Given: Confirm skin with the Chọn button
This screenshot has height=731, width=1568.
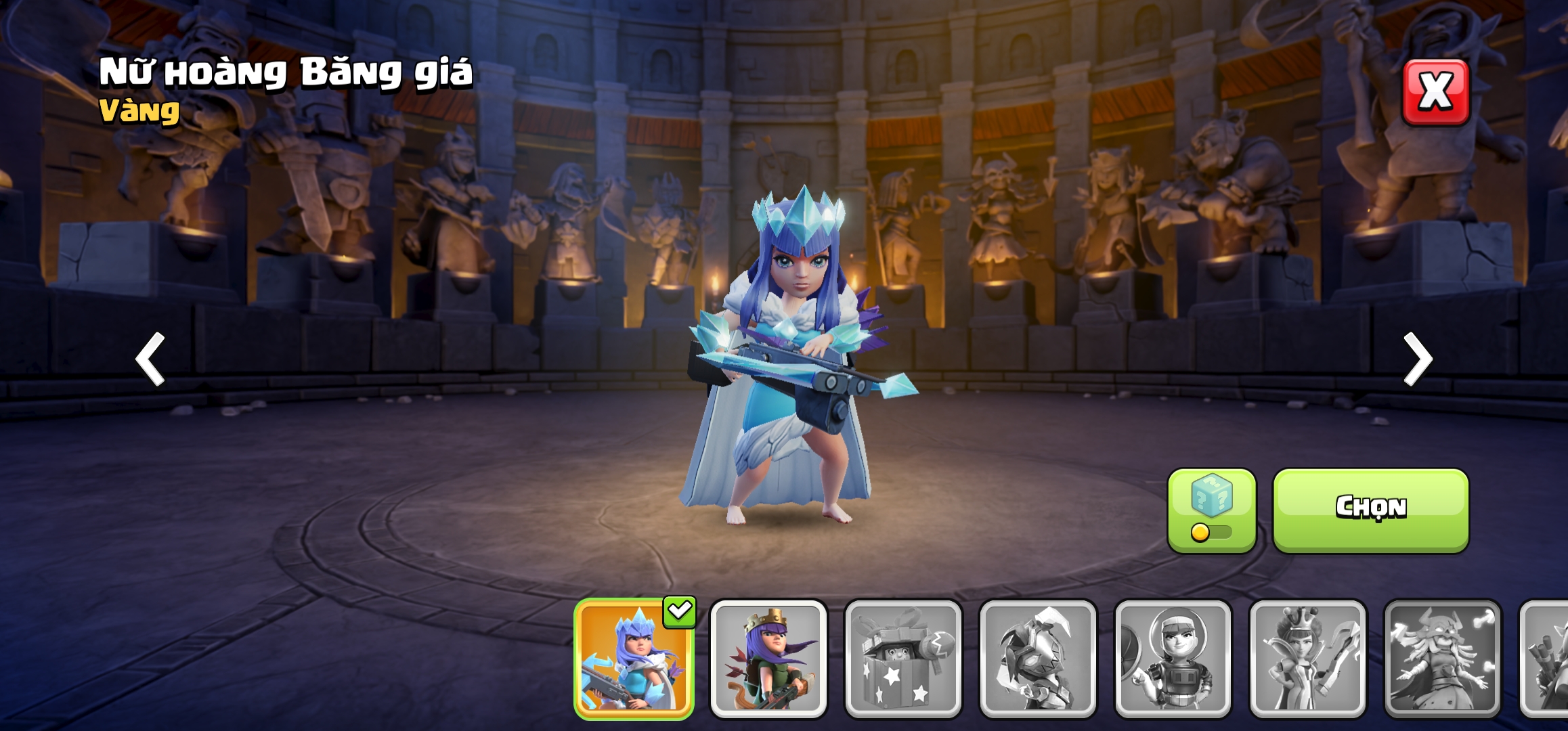Looking at the screenshot, I should (x=1370, y=509).
